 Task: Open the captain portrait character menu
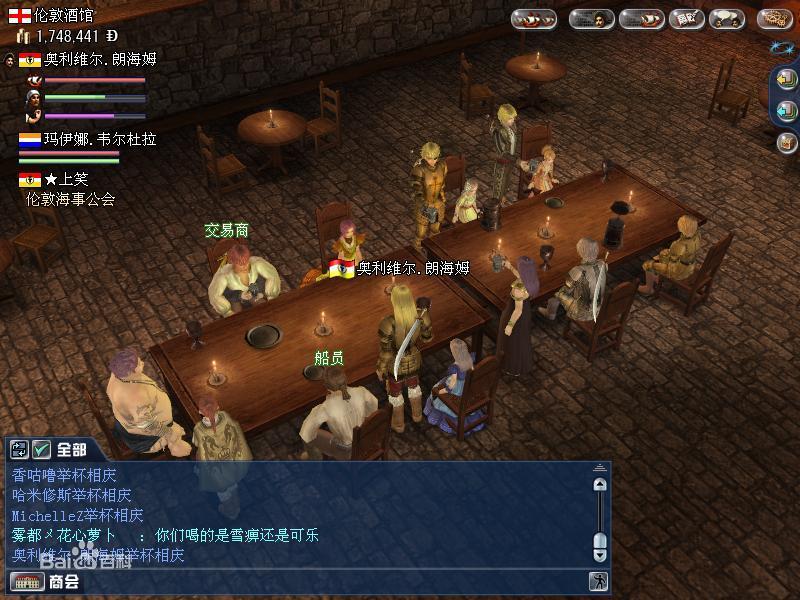coord(591,19)
